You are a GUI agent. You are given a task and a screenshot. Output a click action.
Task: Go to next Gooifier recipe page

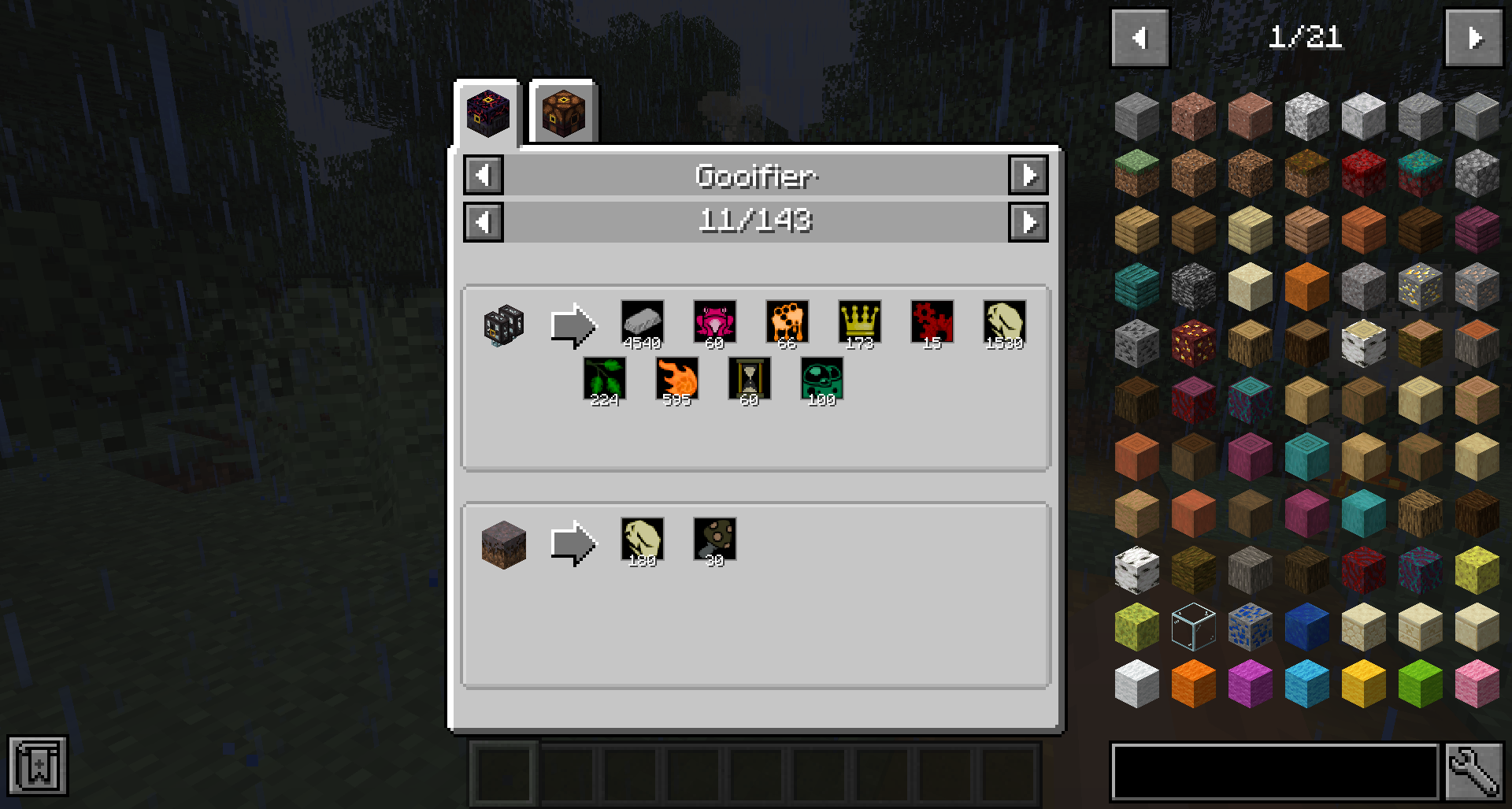1028,221
